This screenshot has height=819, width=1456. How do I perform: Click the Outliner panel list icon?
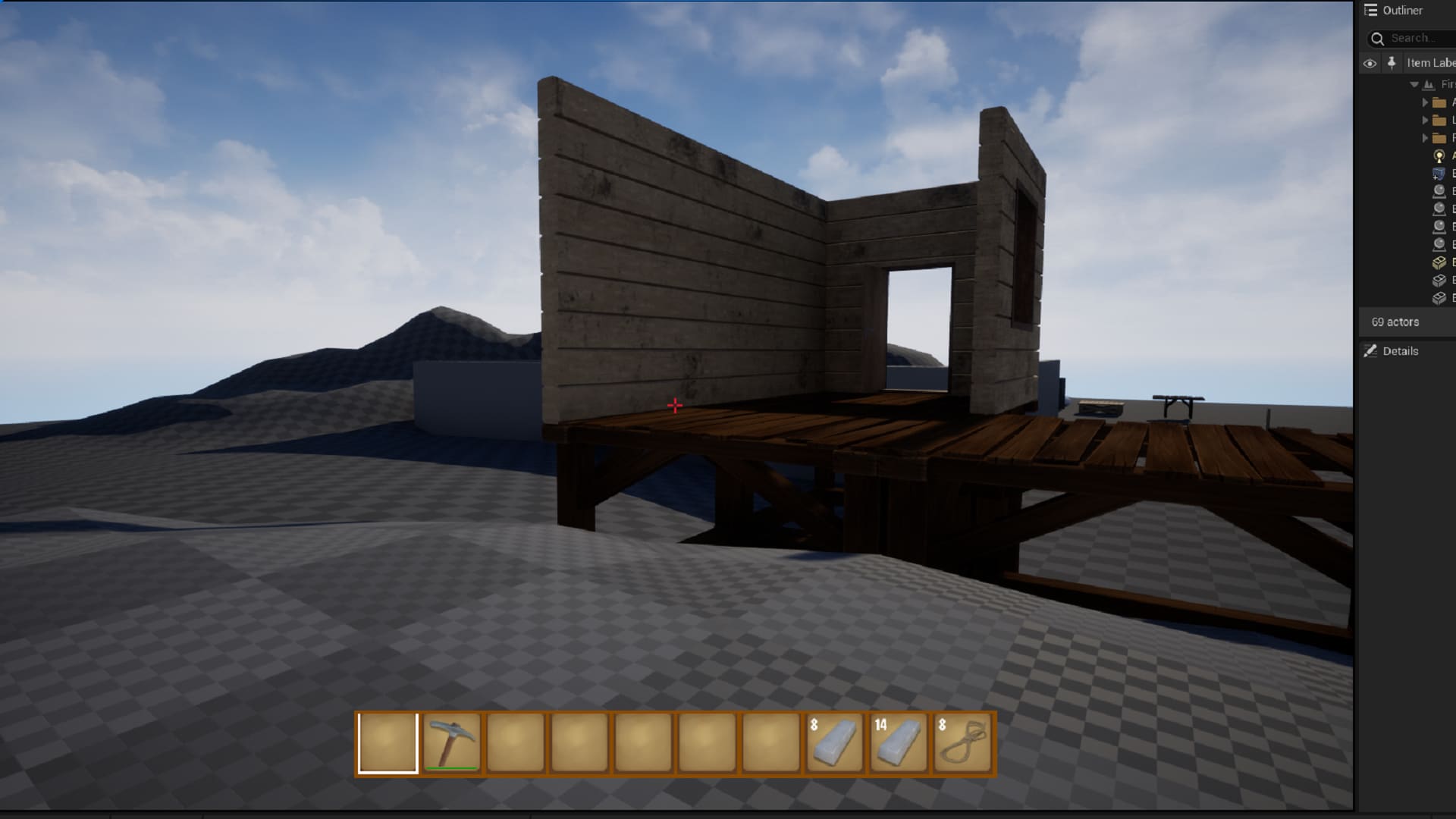click(x=1370, y=11)
